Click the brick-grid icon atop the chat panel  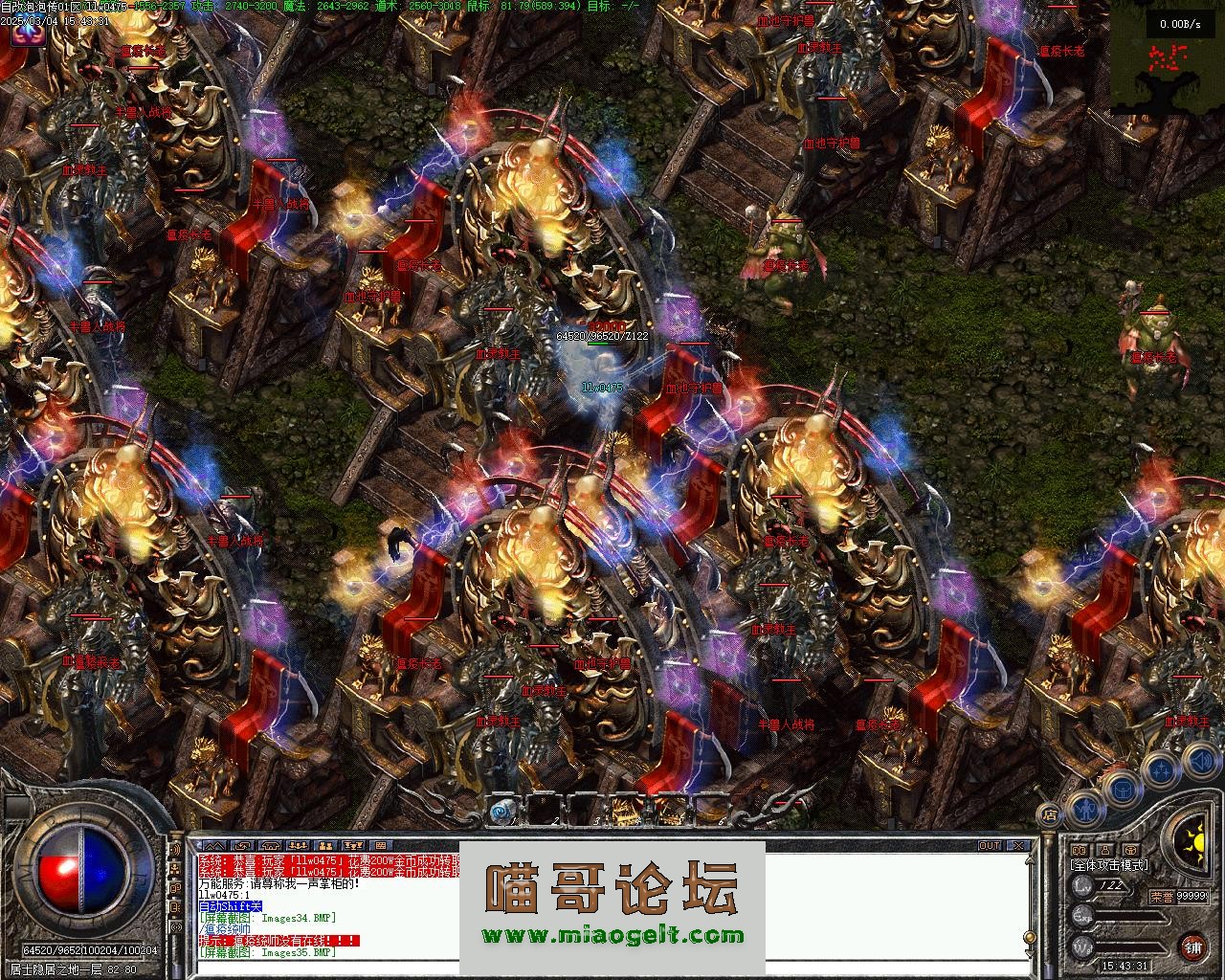380,846
